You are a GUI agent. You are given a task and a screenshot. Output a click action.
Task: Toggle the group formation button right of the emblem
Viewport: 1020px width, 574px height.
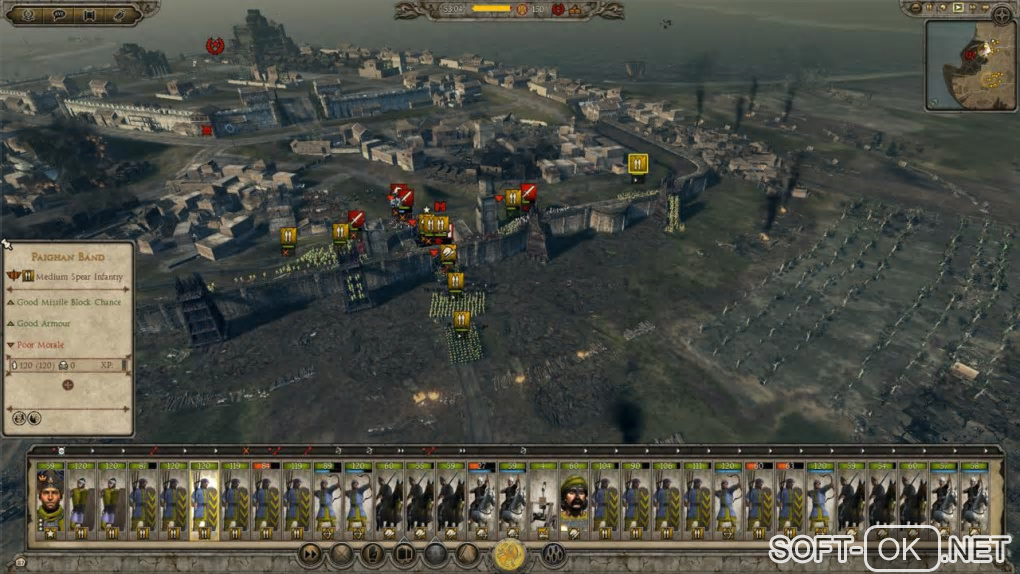pos(553,553)
